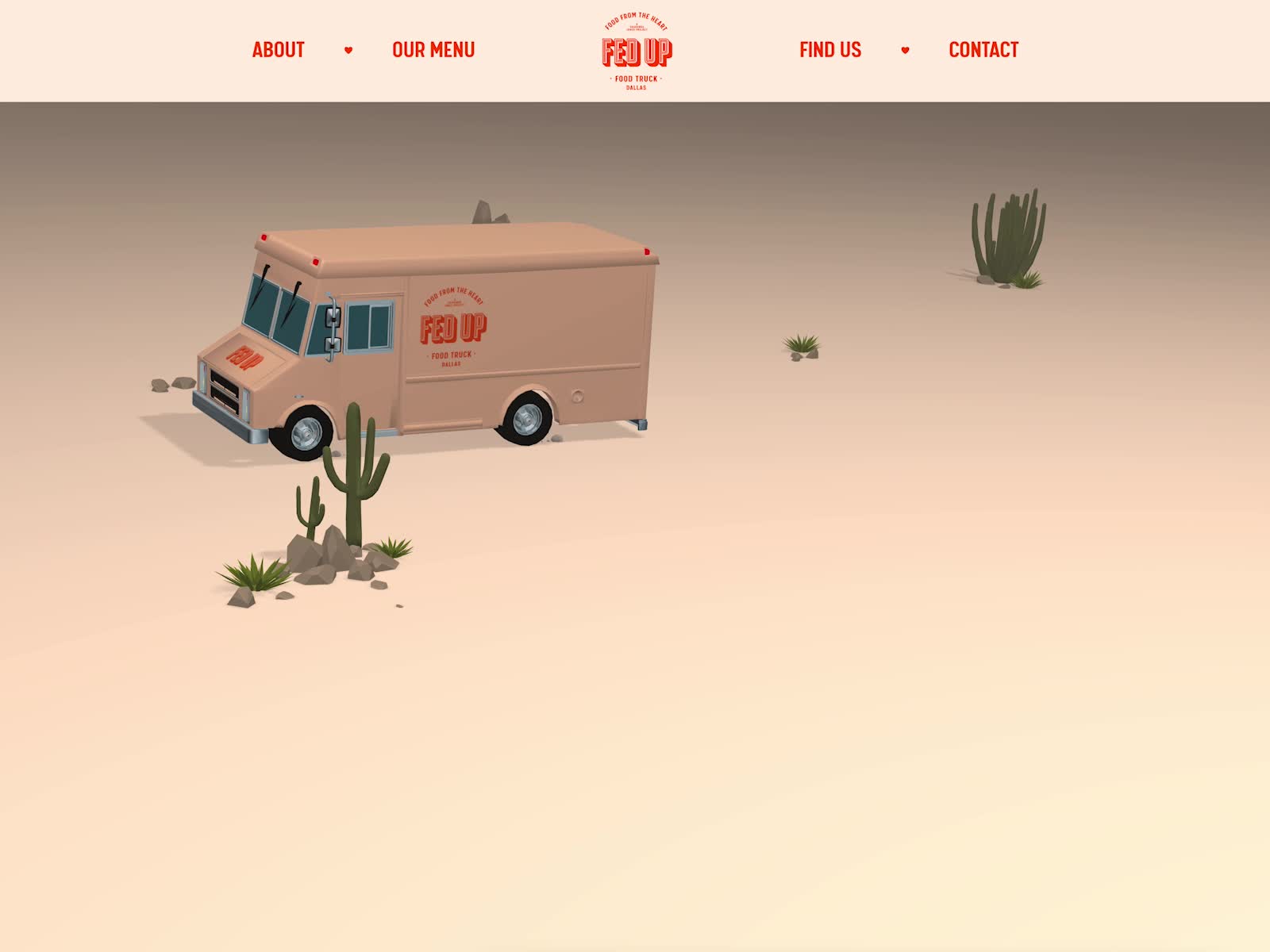This screenshot has width=1270, height=952.
Task: Click the Fed Up logo on the truck's side
Action: (454, 329)
